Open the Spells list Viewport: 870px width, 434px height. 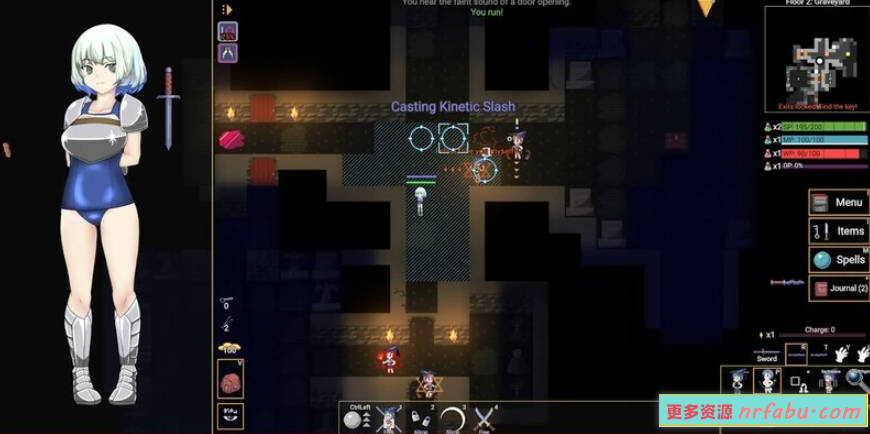[x=838, y=260]
